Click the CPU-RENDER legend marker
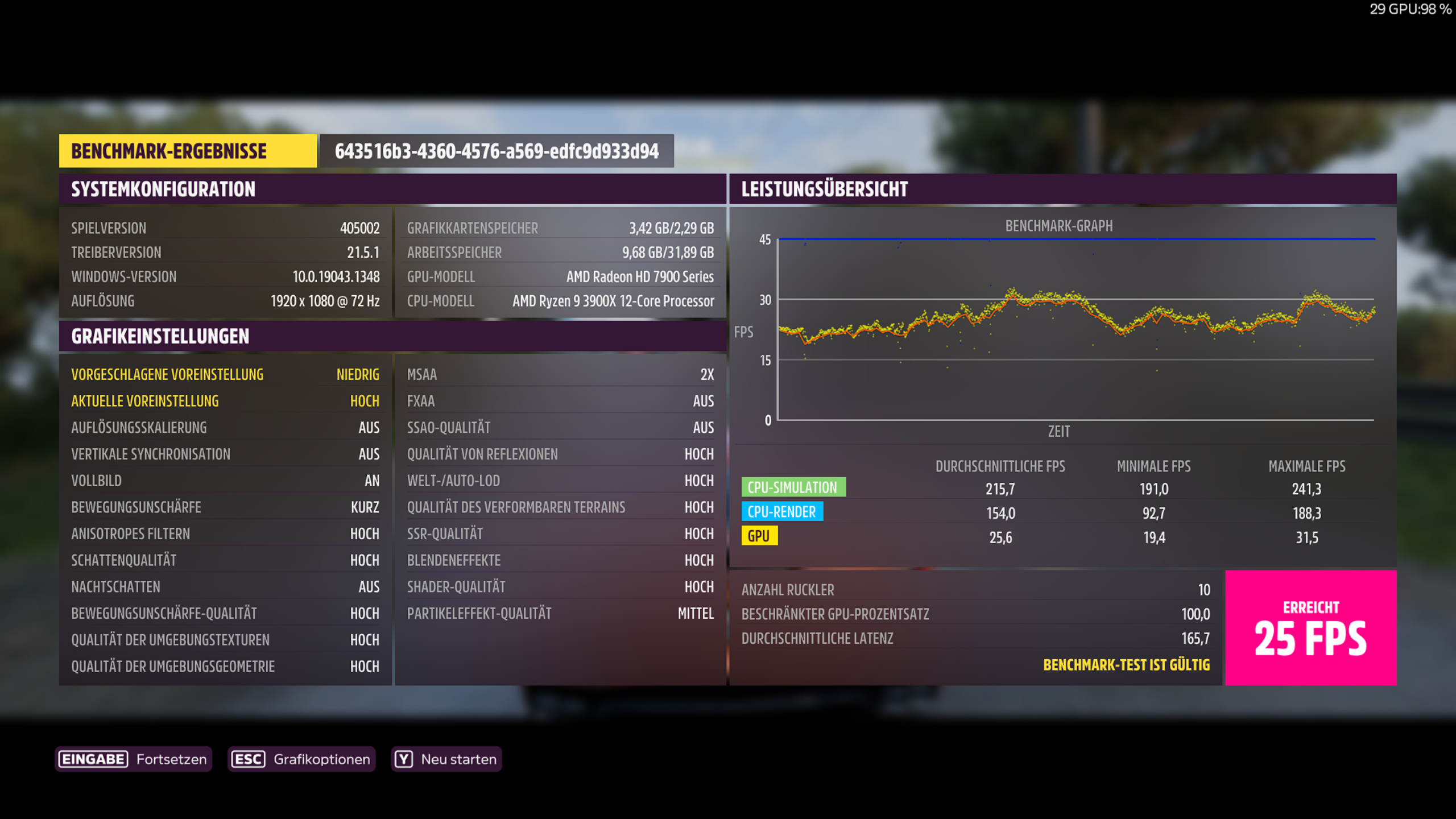 [x=781, y=512]
